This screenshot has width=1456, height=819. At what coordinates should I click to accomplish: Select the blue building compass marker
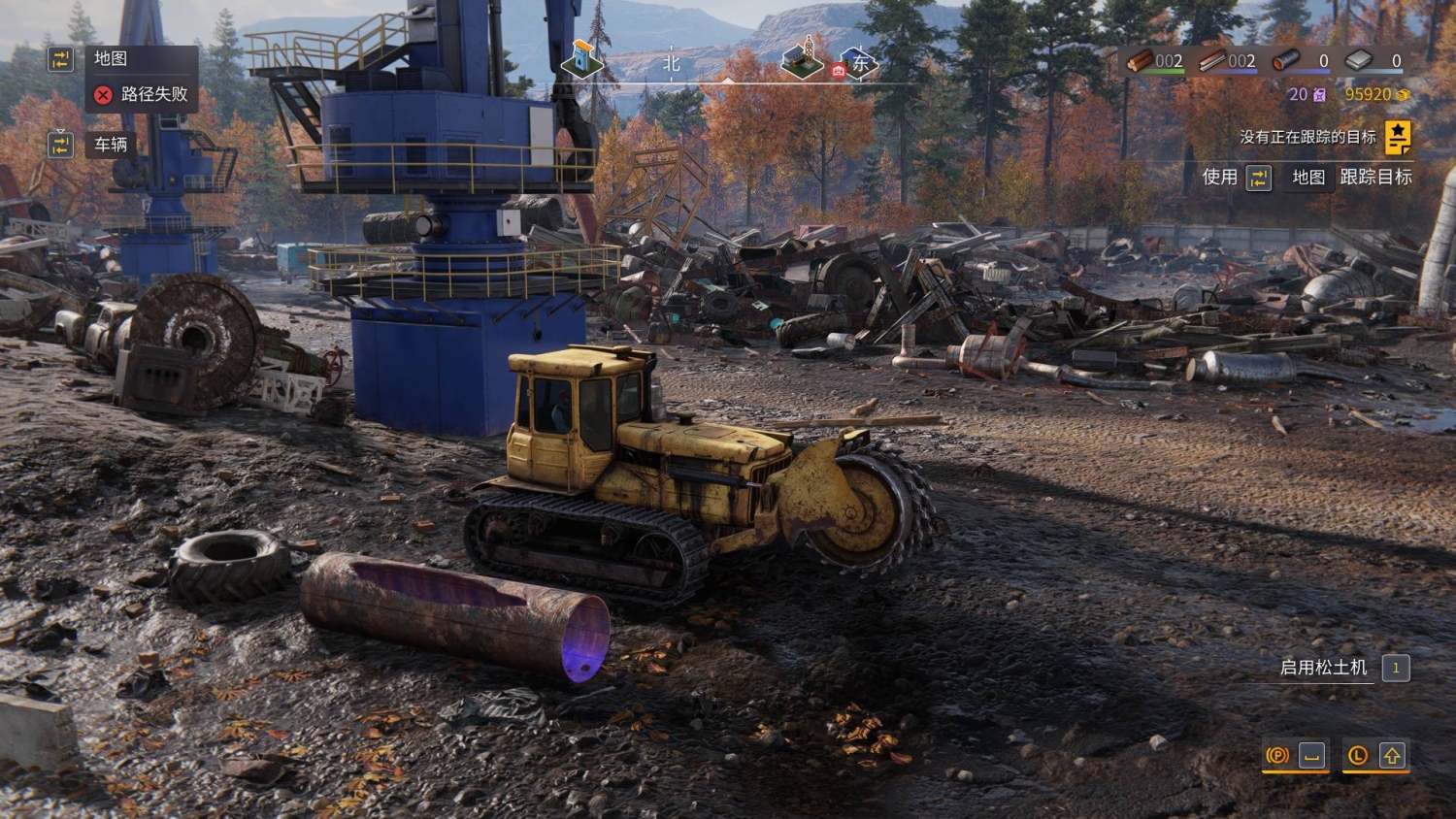[x=582, y=60]
